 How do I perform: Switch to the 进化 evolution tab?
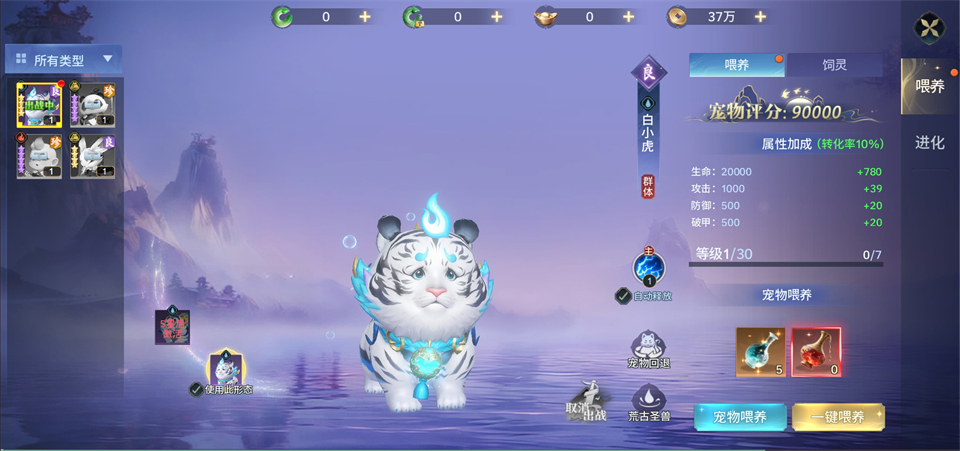(930, 143)
